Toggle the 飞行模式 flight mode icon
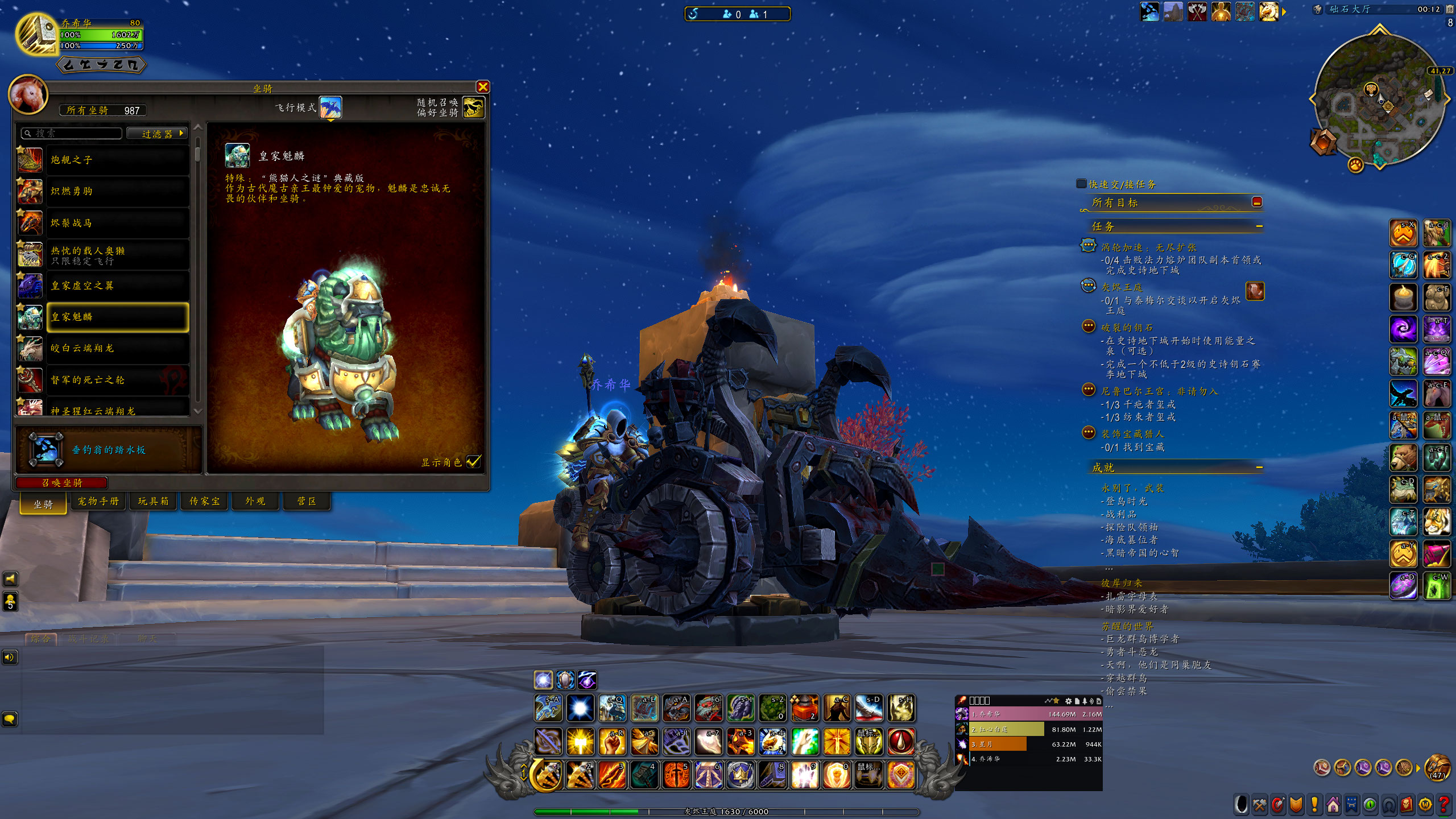1456x819 pixels. 330,107
